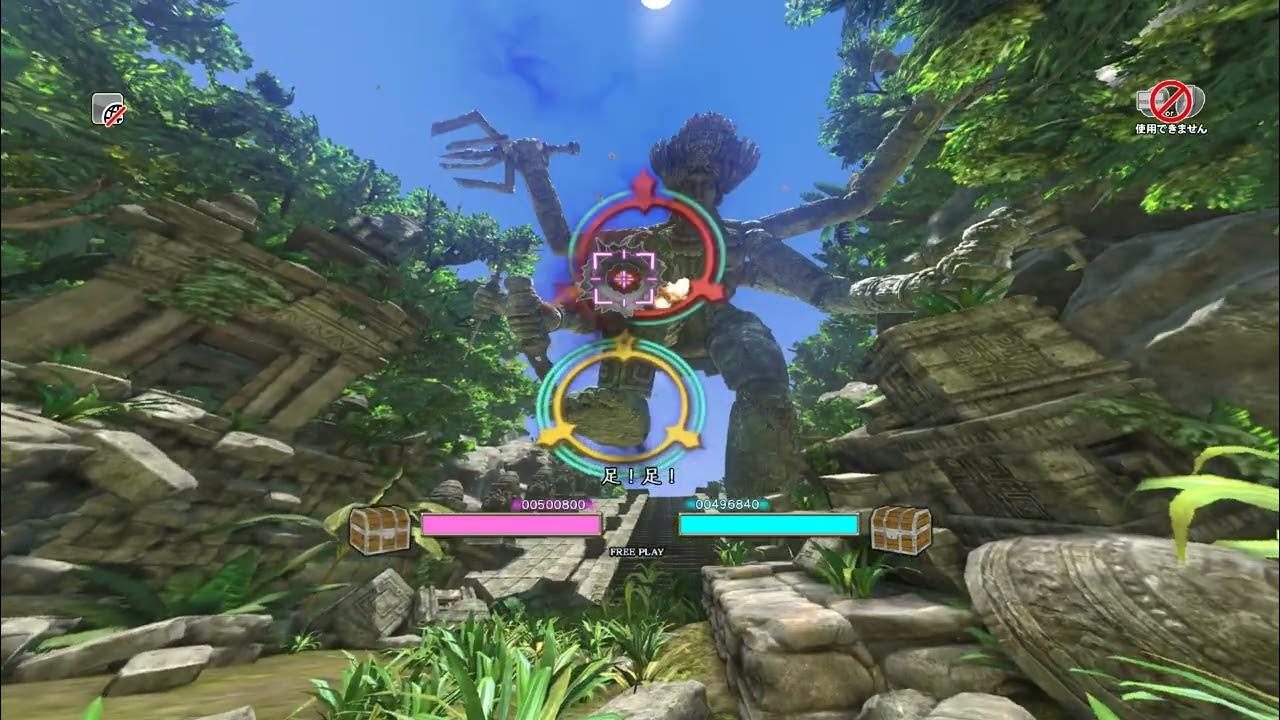This screenshot has width=1280, height=720.
Task: Click the right treasure chest icon
Action: pyautogui.click(x=899, y=525)
